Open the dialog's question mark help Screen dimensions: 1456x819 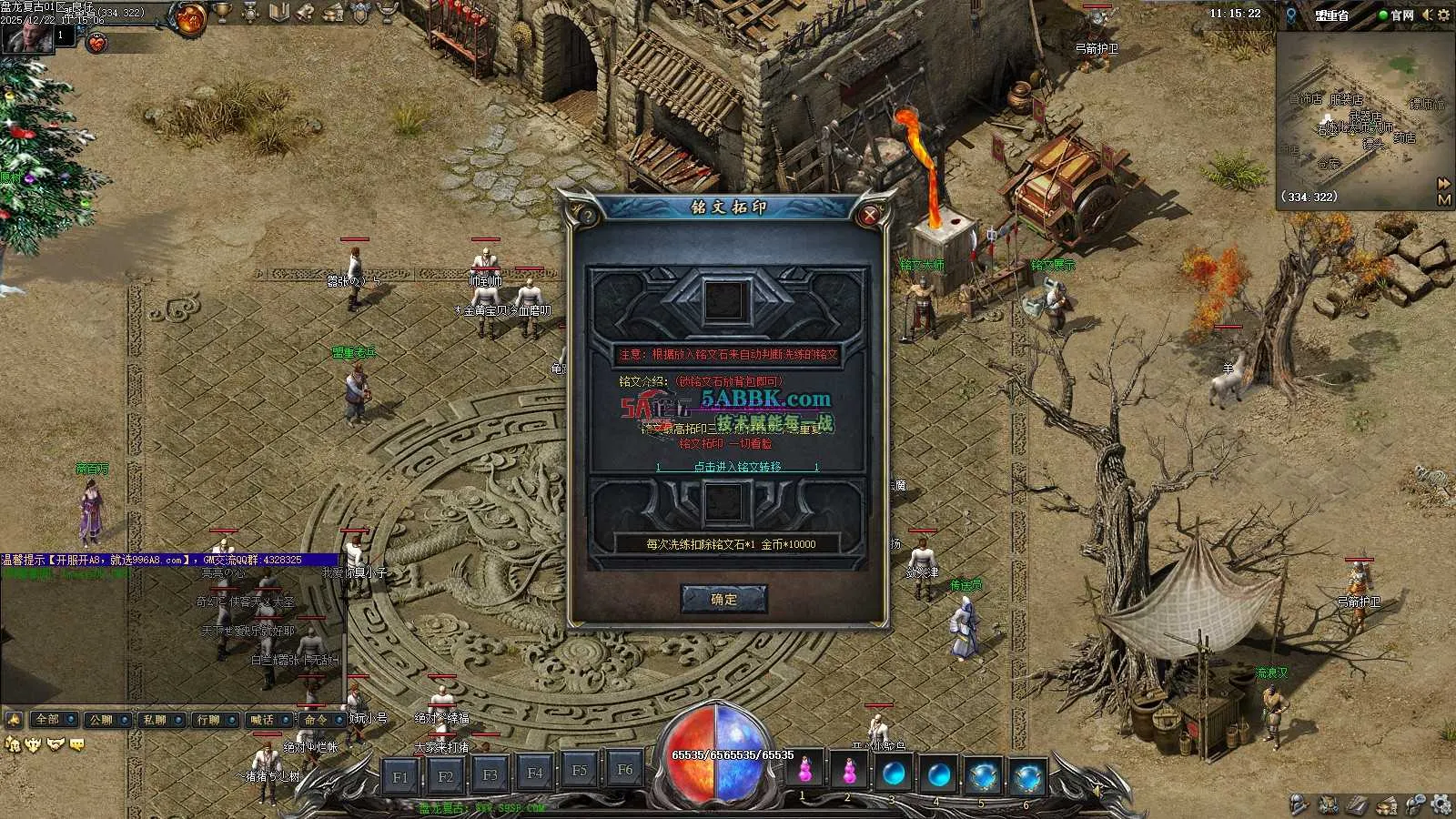tap(587, 216)
